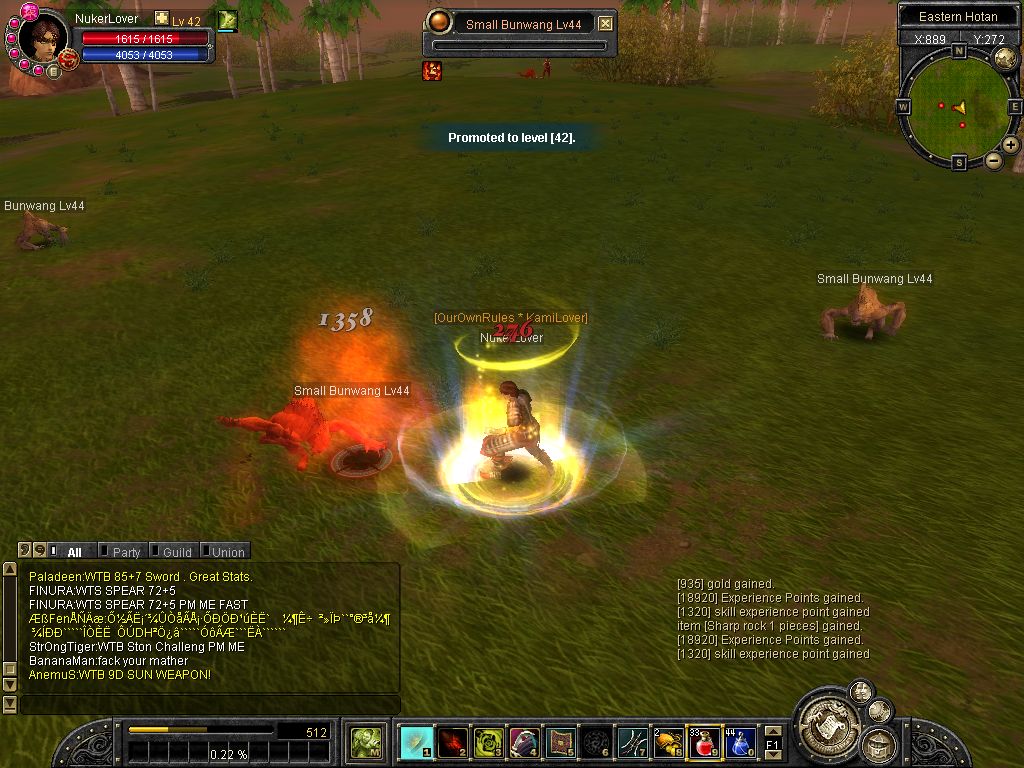The image size is (1024, 768).
Task: Open the world map globe button
Action: coord(1004,59)
